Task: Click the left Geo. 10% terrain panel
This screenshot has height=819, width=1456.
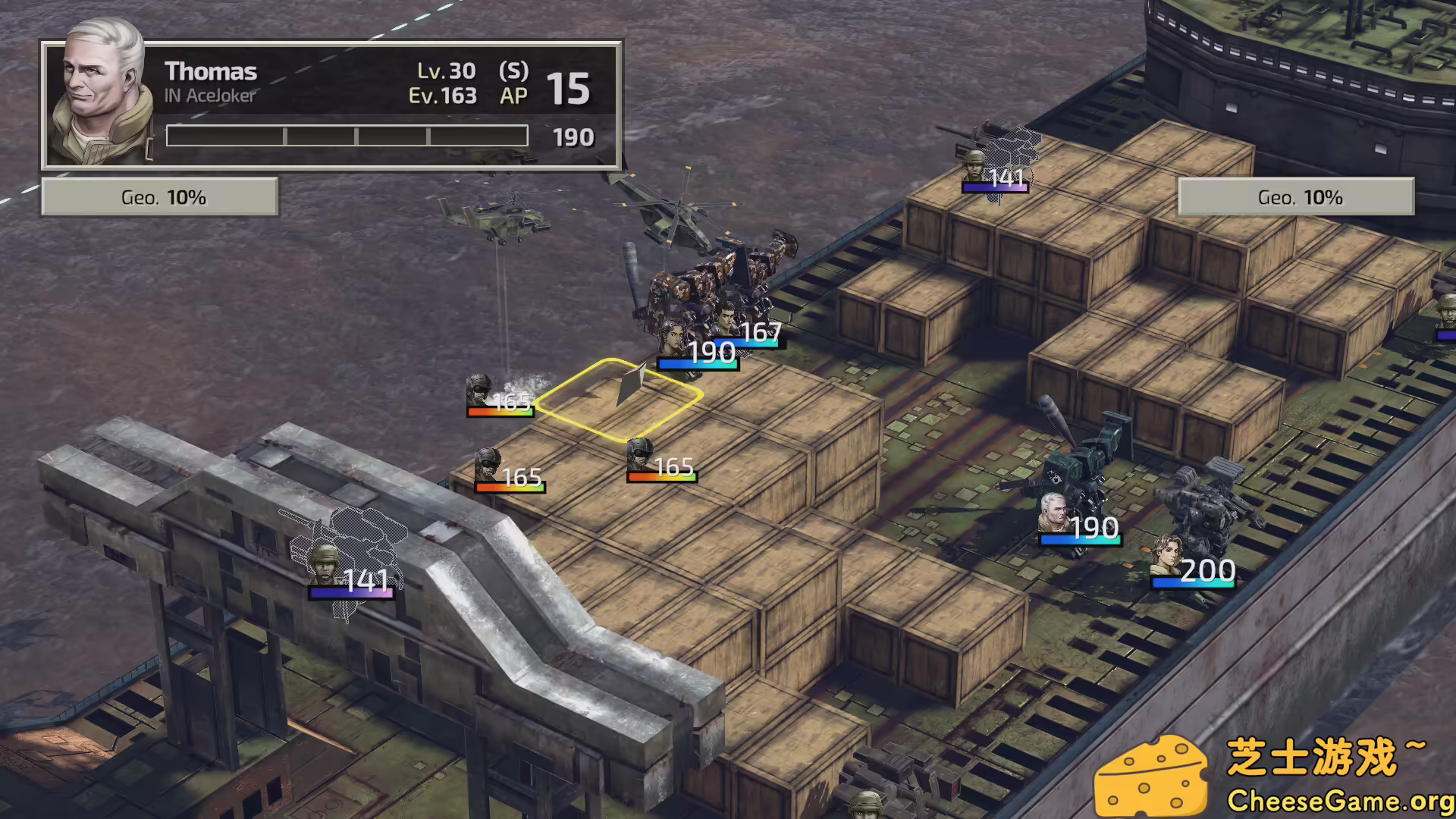Action: pyautogui.click(x=159, y=196)
